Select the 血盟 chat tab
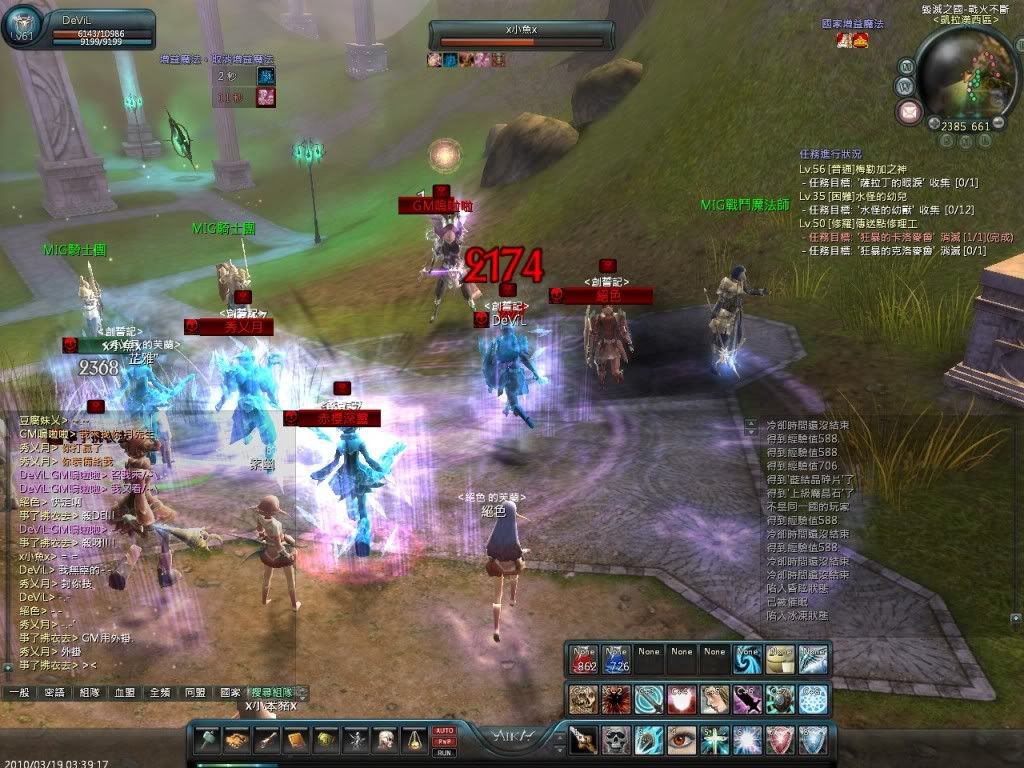Screen dimensions: 1024x768 tap(124, 692)
